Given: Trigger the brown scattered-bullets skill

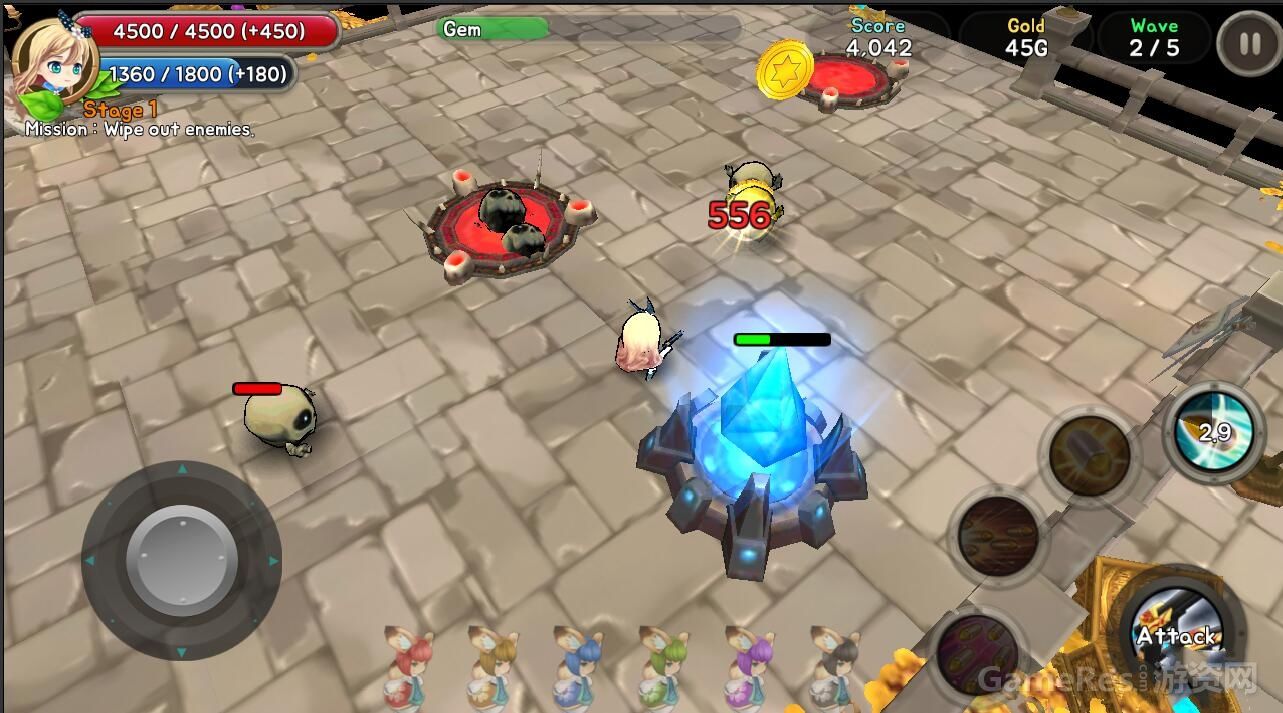Looking at the screenshot, I should click(x=998, y=536).
